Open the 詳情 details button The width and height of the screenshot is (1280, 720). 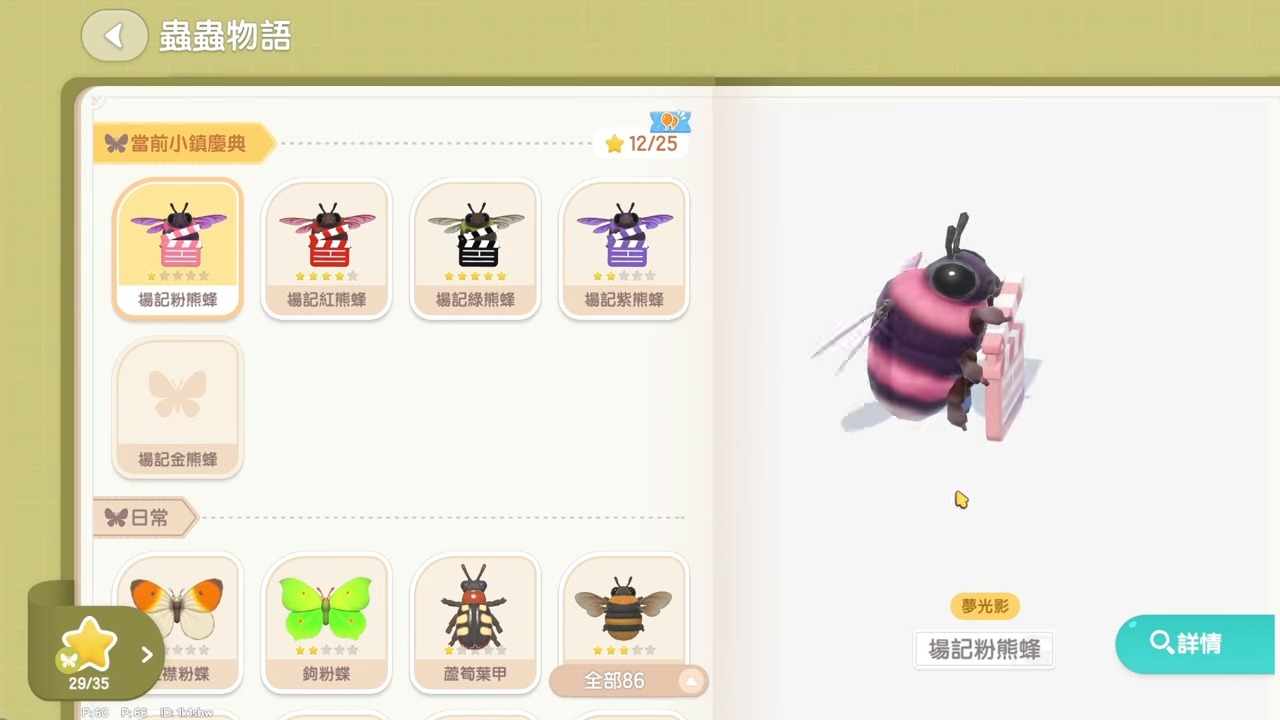[1195, 643]
